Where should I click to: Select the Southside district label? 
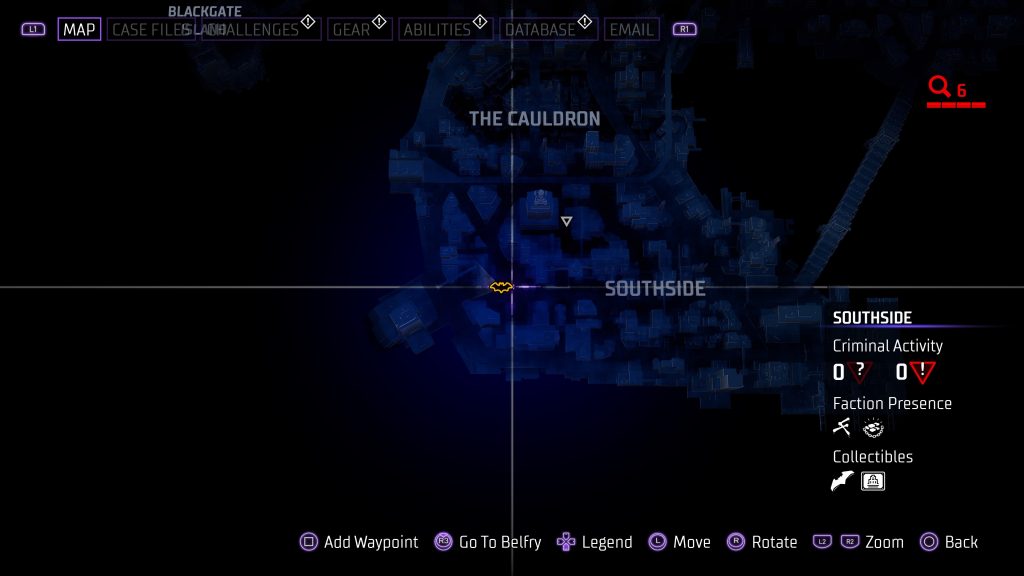click(655, 289)
